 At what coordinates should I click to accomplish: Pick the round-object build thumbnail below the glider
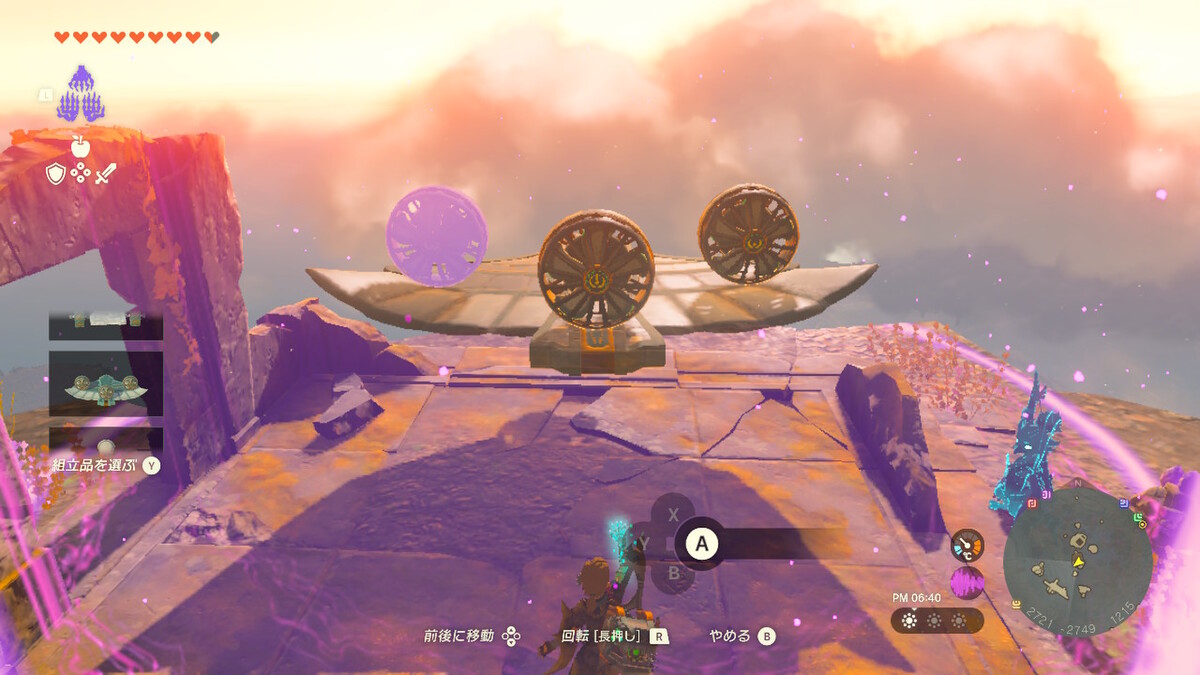(106, 440)
